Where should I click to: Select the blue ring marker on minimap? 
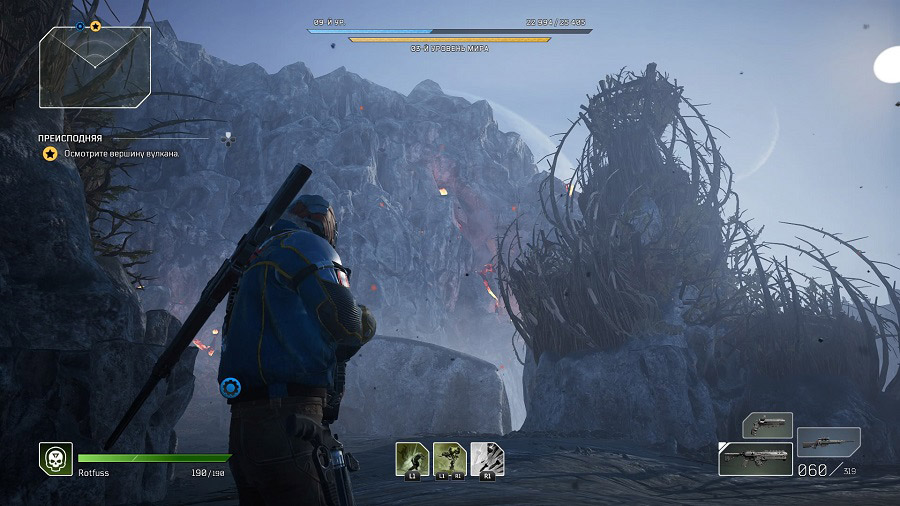click(x=81, y=26)
